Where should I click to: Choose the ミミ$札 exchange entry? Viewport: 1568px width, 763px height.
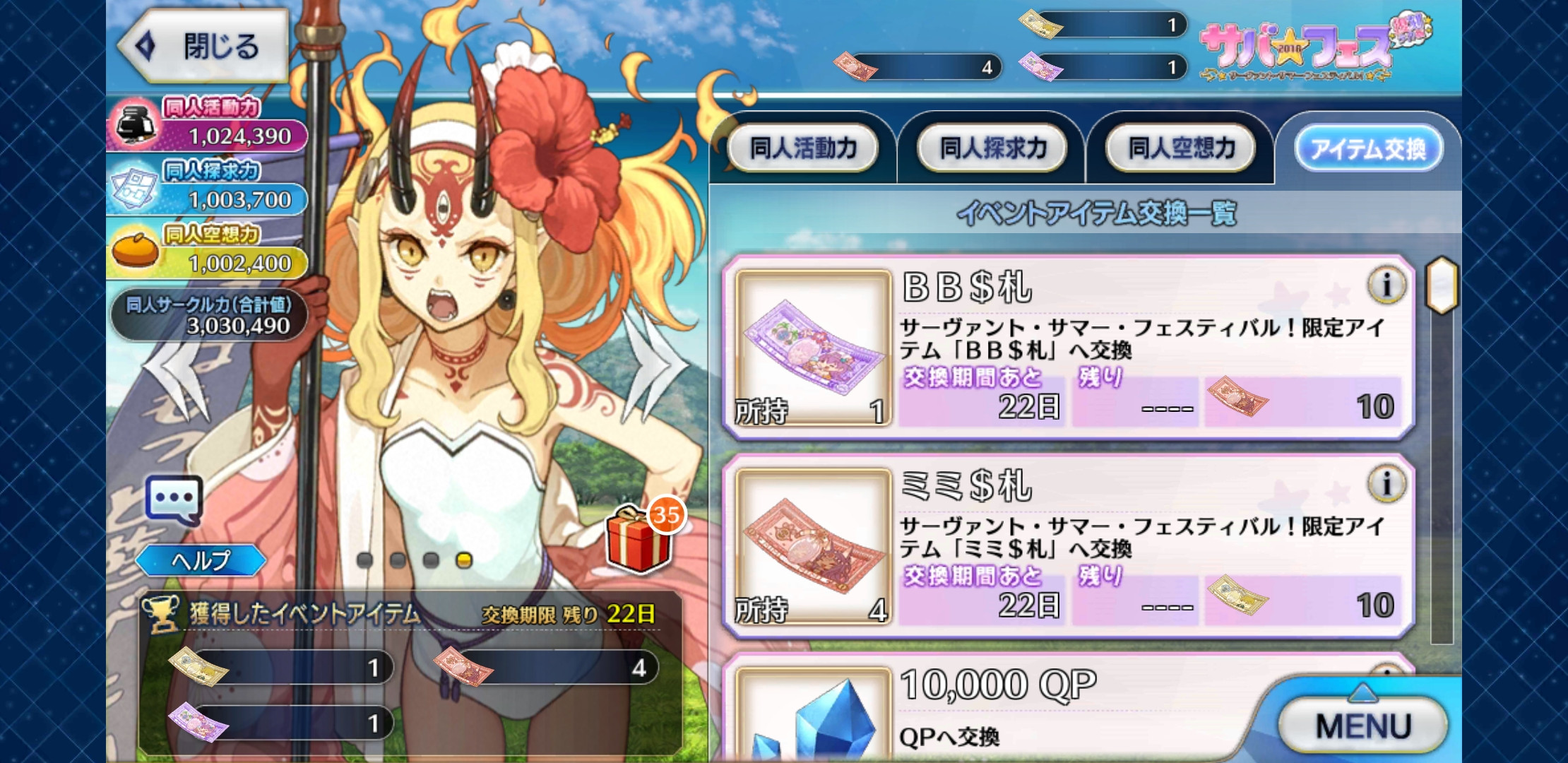click(1067, 546)
